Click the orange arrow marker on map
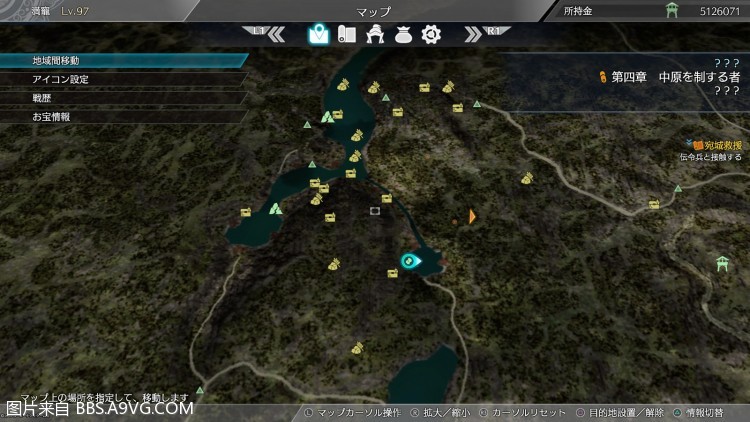 click(472, 216)
